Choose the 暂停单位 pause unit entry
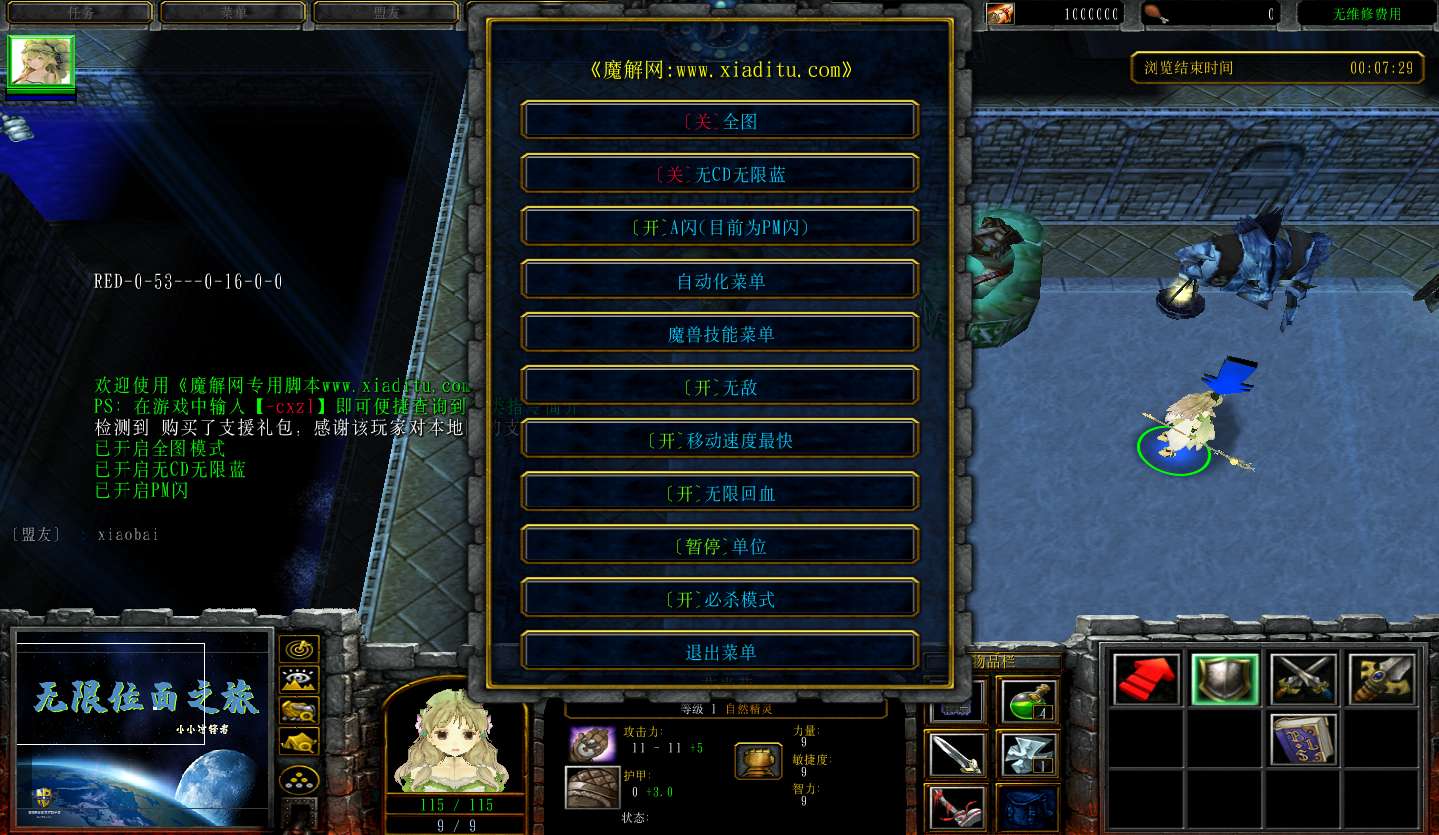The width and height of the screenshot is (1439, 835). click(719, 546)
